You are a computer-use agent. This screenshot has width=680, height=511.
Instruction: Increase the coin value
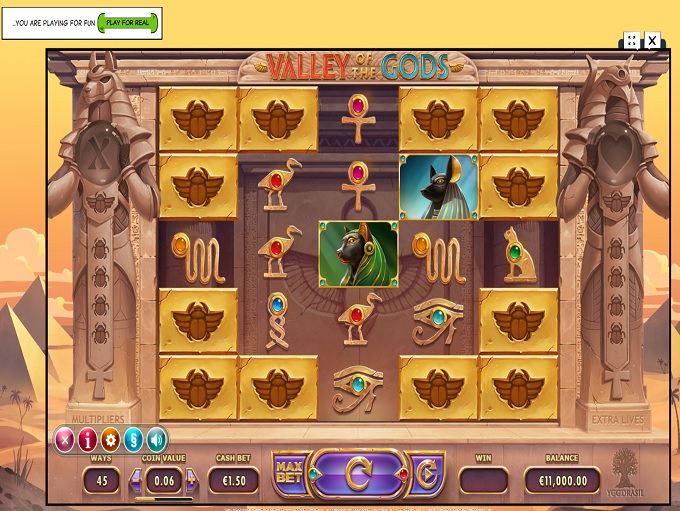click(191, 481)
